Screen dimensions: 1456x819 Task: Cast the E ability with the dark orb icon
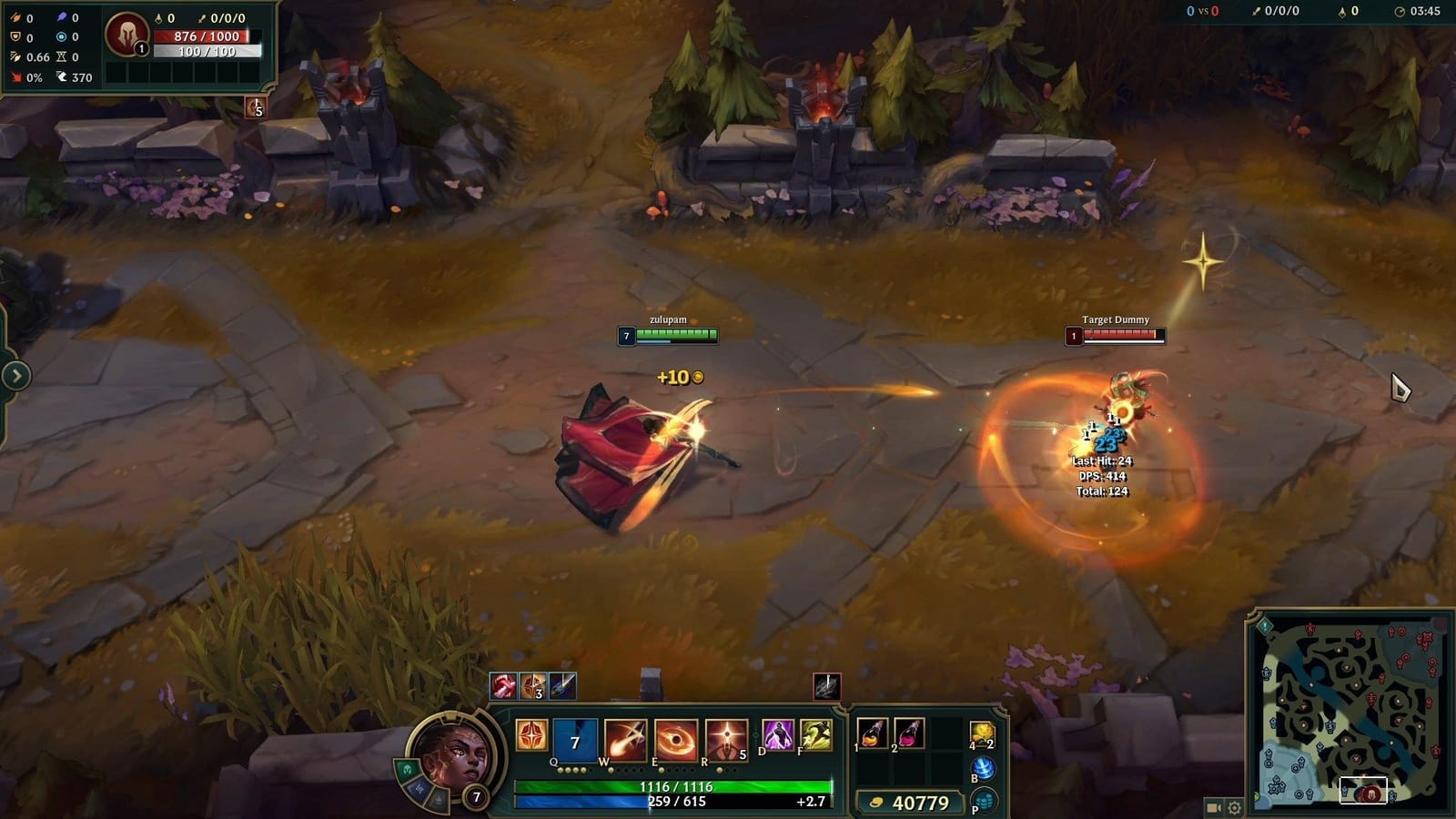(x=674, y=739)
